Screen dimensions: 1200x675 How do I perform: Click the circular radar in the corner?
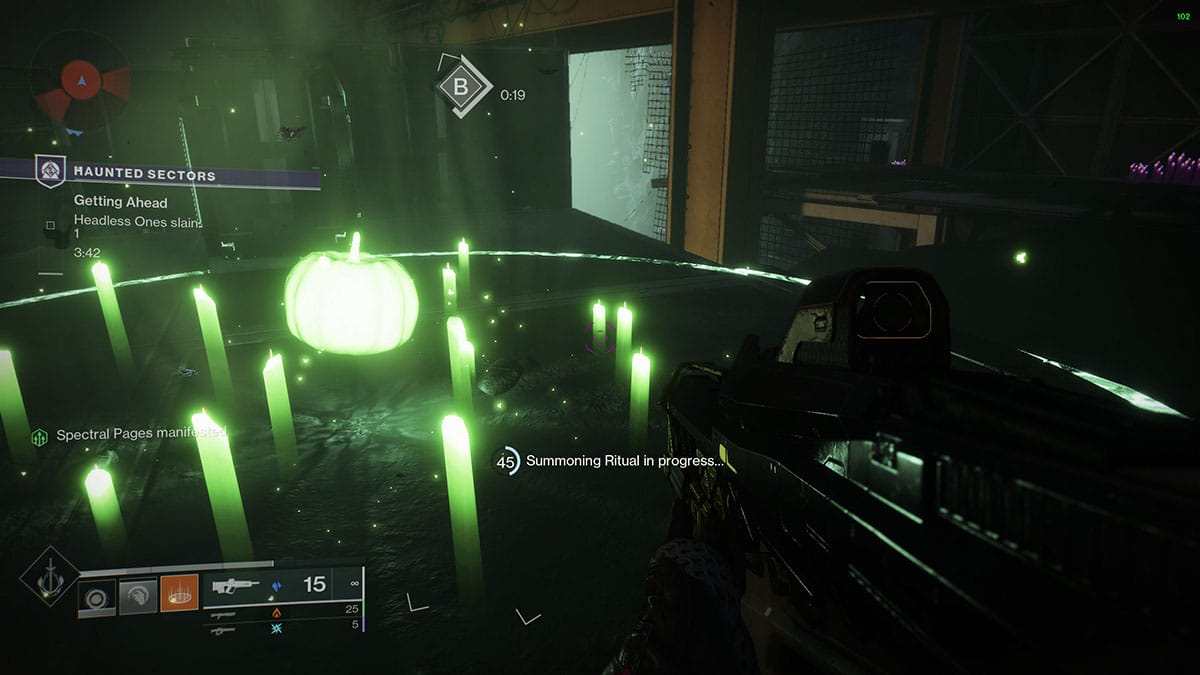point(80,78)
